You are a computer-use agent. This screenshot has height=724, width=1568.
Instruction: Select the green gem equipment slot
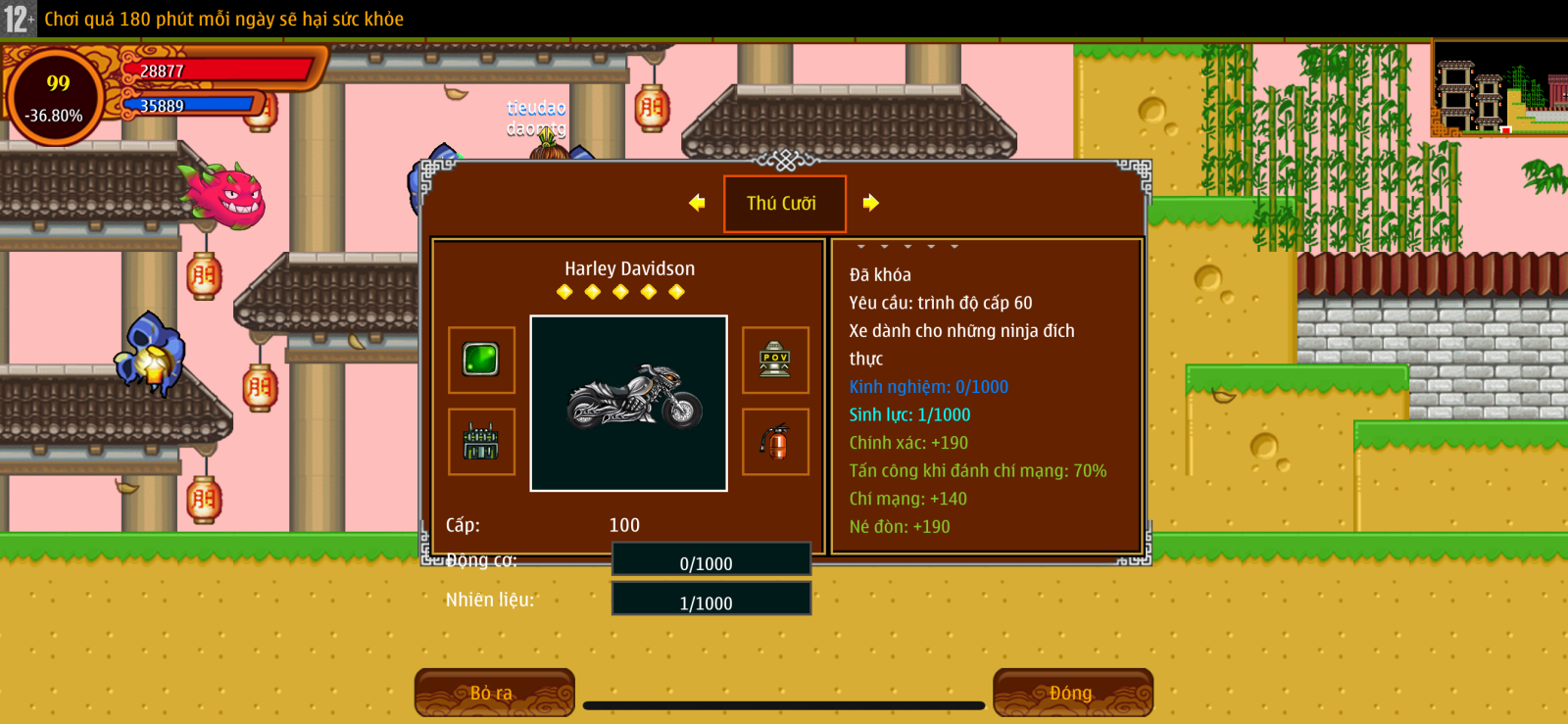(x=481, y=360)
